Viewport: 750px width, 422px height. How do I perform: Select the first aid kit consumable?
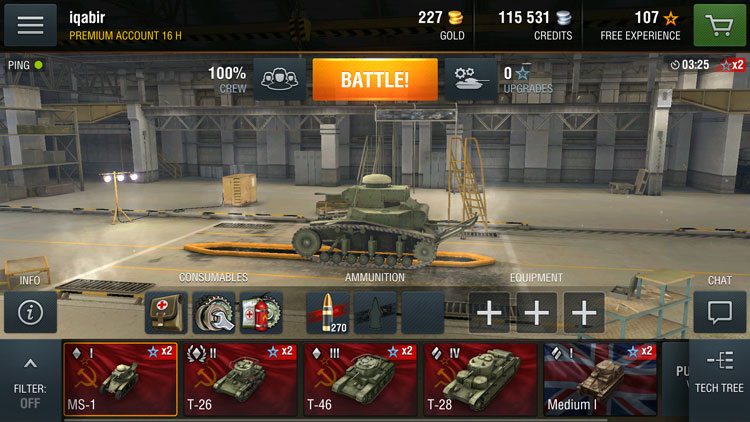pos(166,312)
